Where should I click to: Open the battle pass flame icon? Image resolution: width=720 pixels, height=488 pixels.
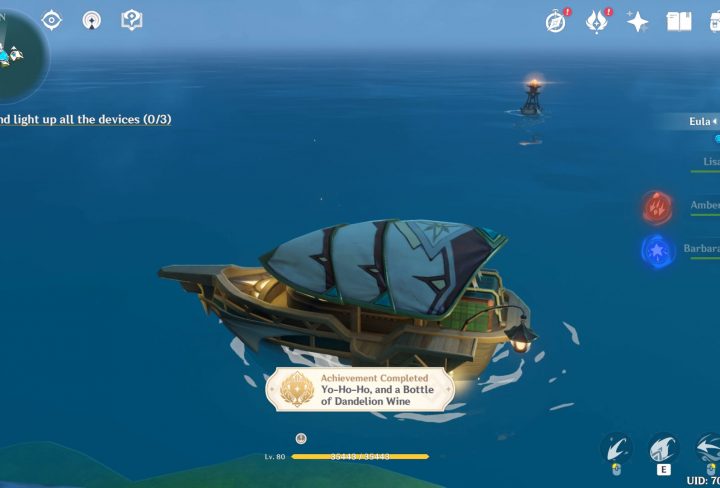[x=598, y=21]
